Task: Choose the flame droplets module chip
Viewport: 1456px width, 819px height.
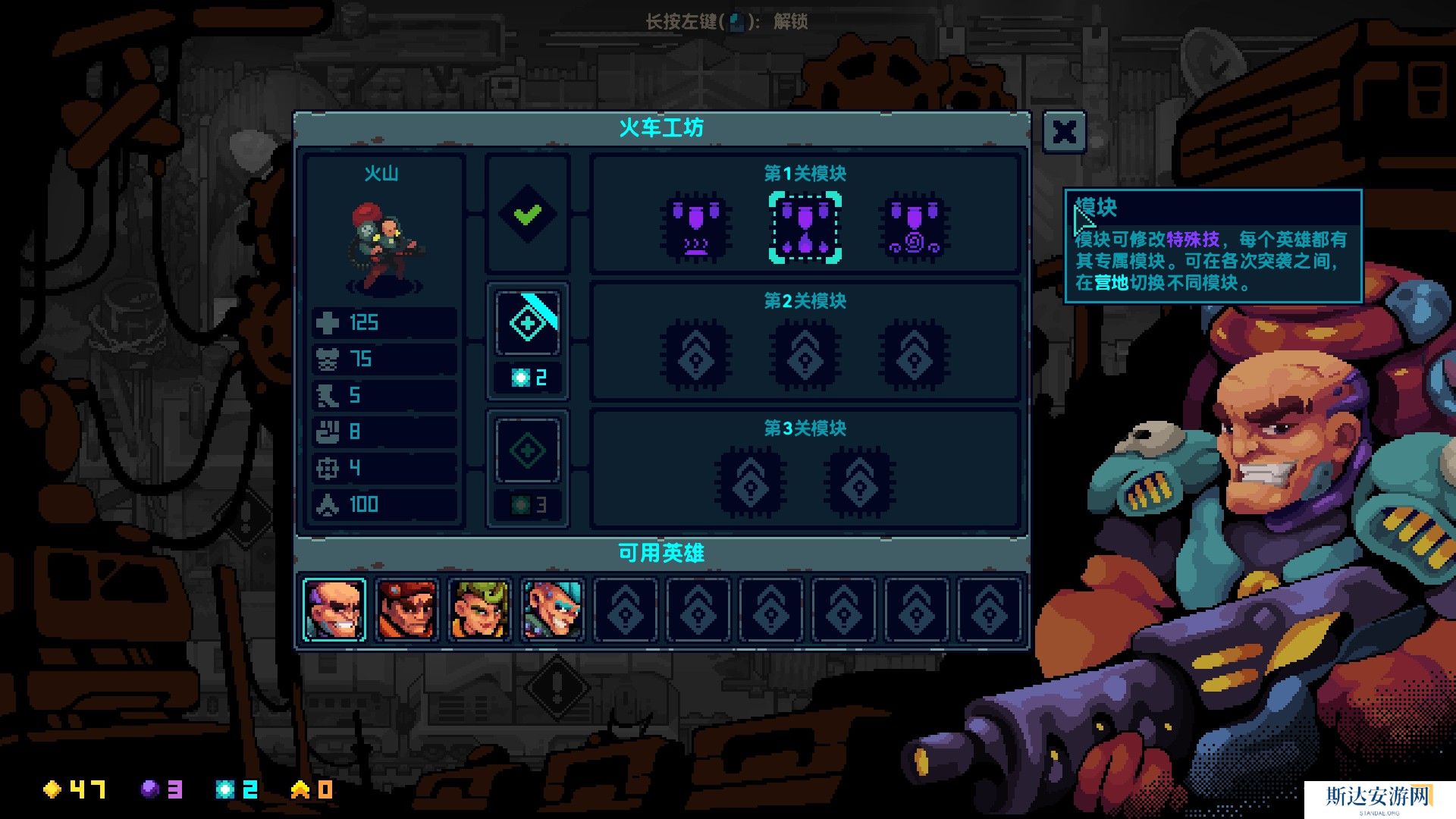Action: [x=805, y=227]
